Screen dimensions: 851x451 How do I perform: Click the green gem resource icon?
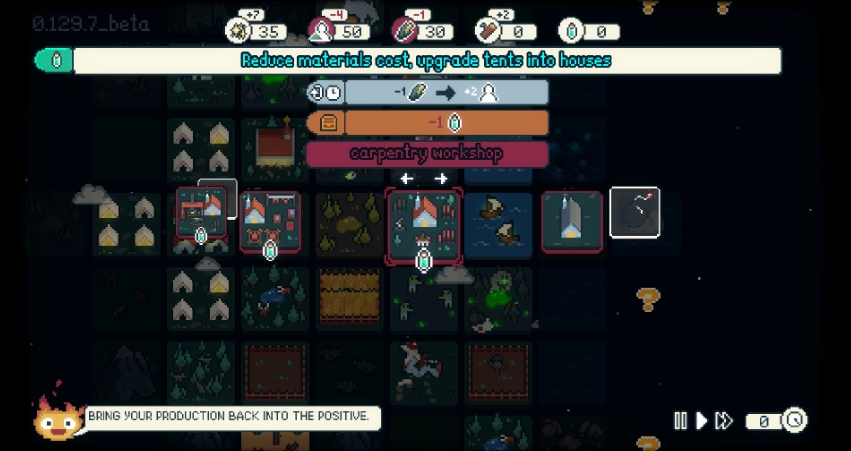pyautogui.click(x=572, y=31)
